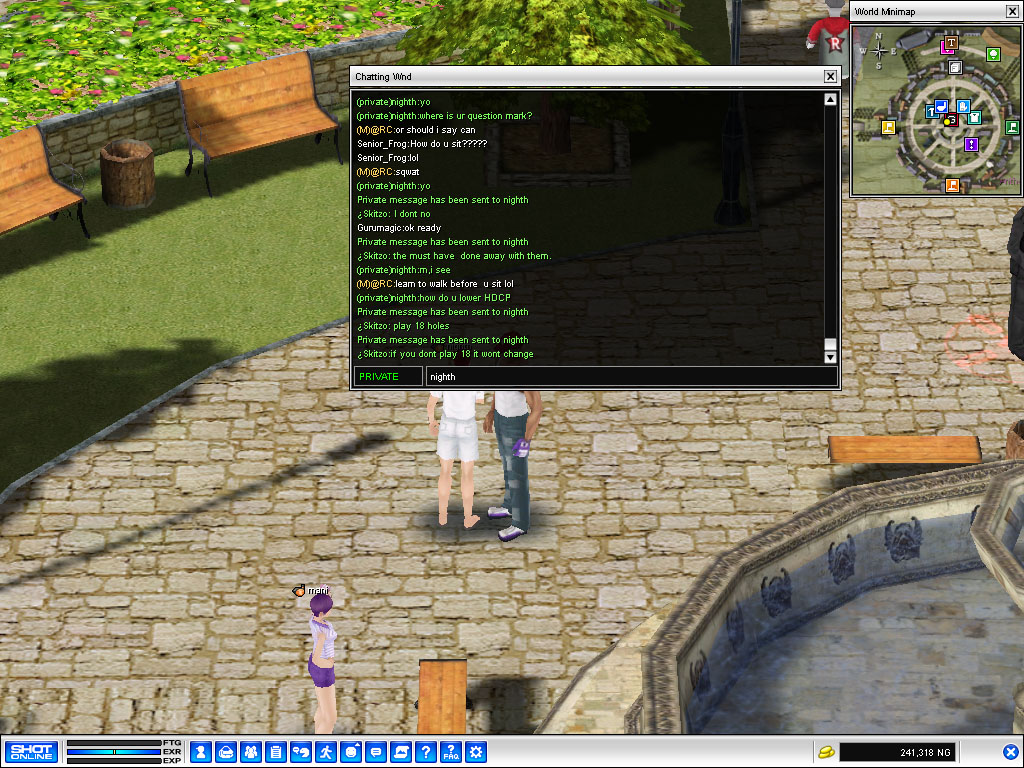Select the green golf ball minimap marker
This screenshot has height=768, width=1024.
click(993, 54)
